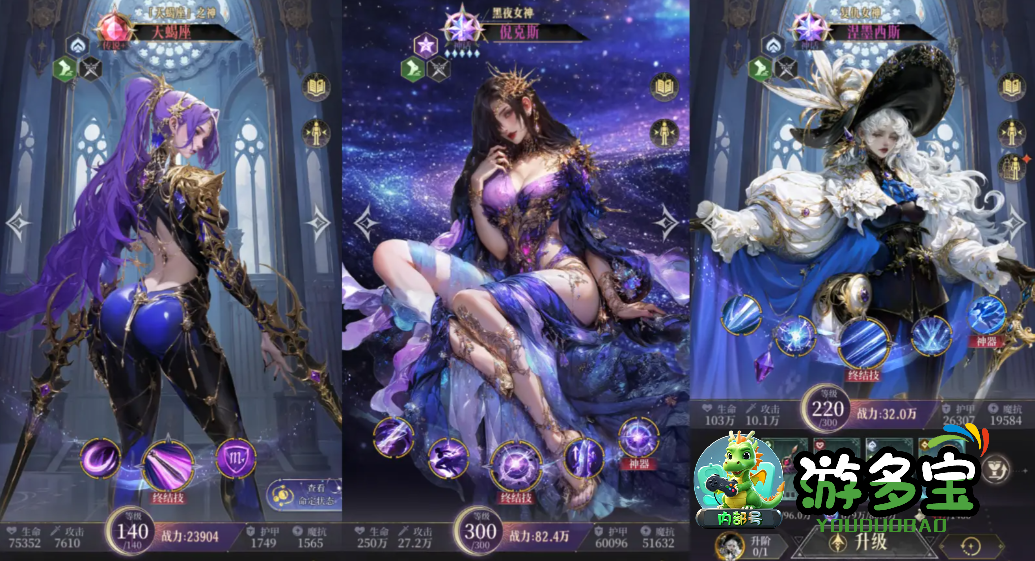Open the figure icon with red notification
1035x561 pixels.
click(1011, 165)
